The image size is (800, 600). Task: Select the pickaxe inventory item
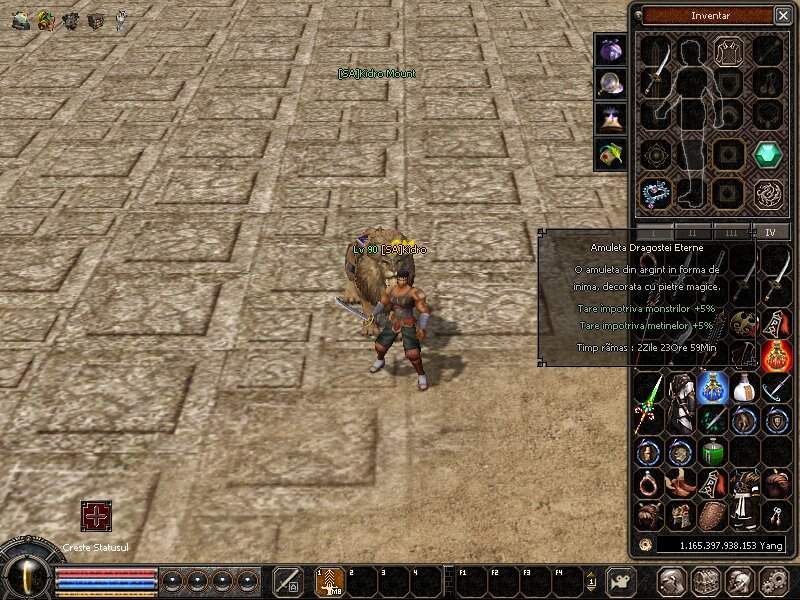point(775,387)
